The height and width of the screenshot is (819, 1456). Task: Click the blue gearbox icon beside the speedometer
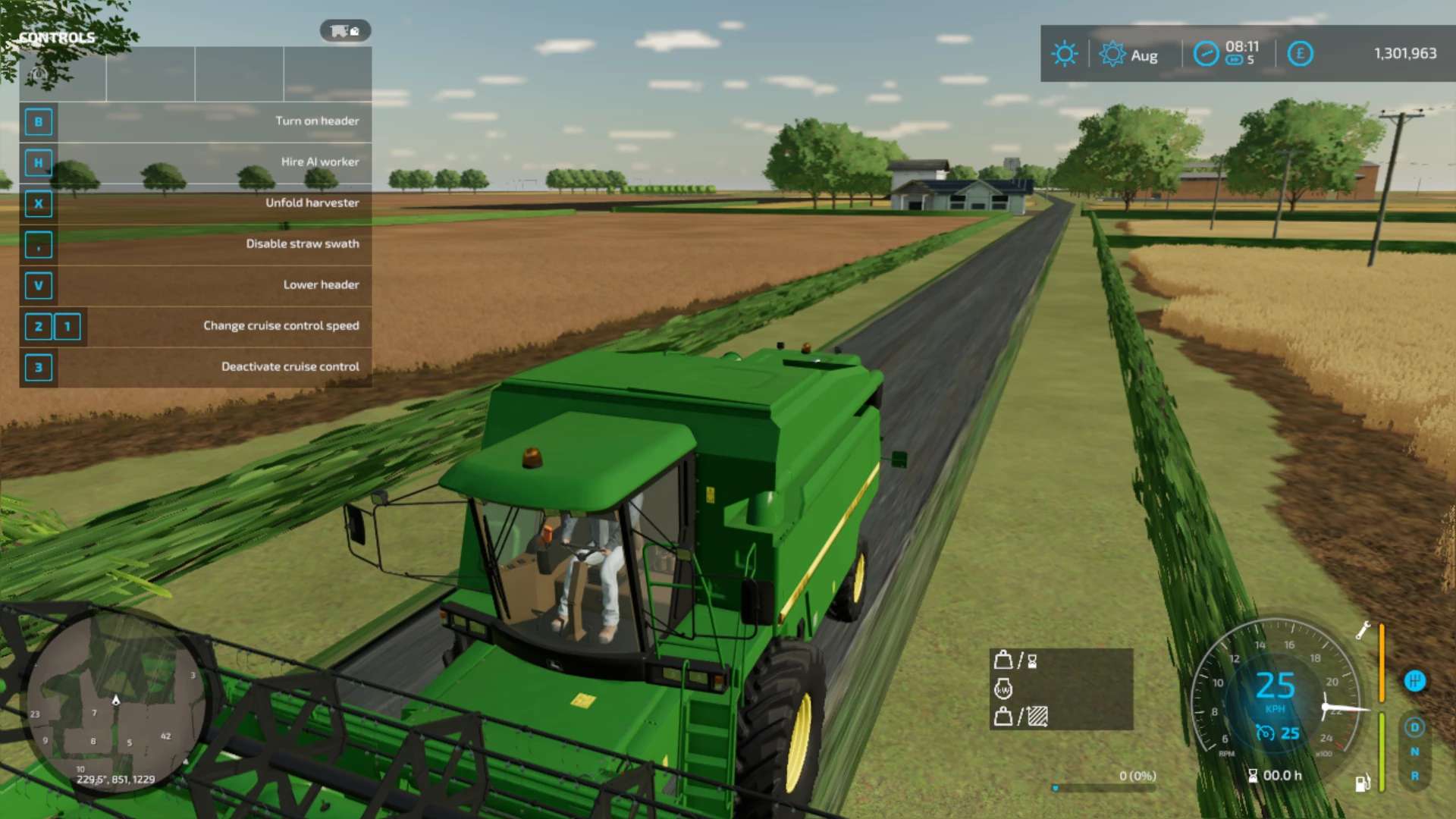(x=1414, y=680)
